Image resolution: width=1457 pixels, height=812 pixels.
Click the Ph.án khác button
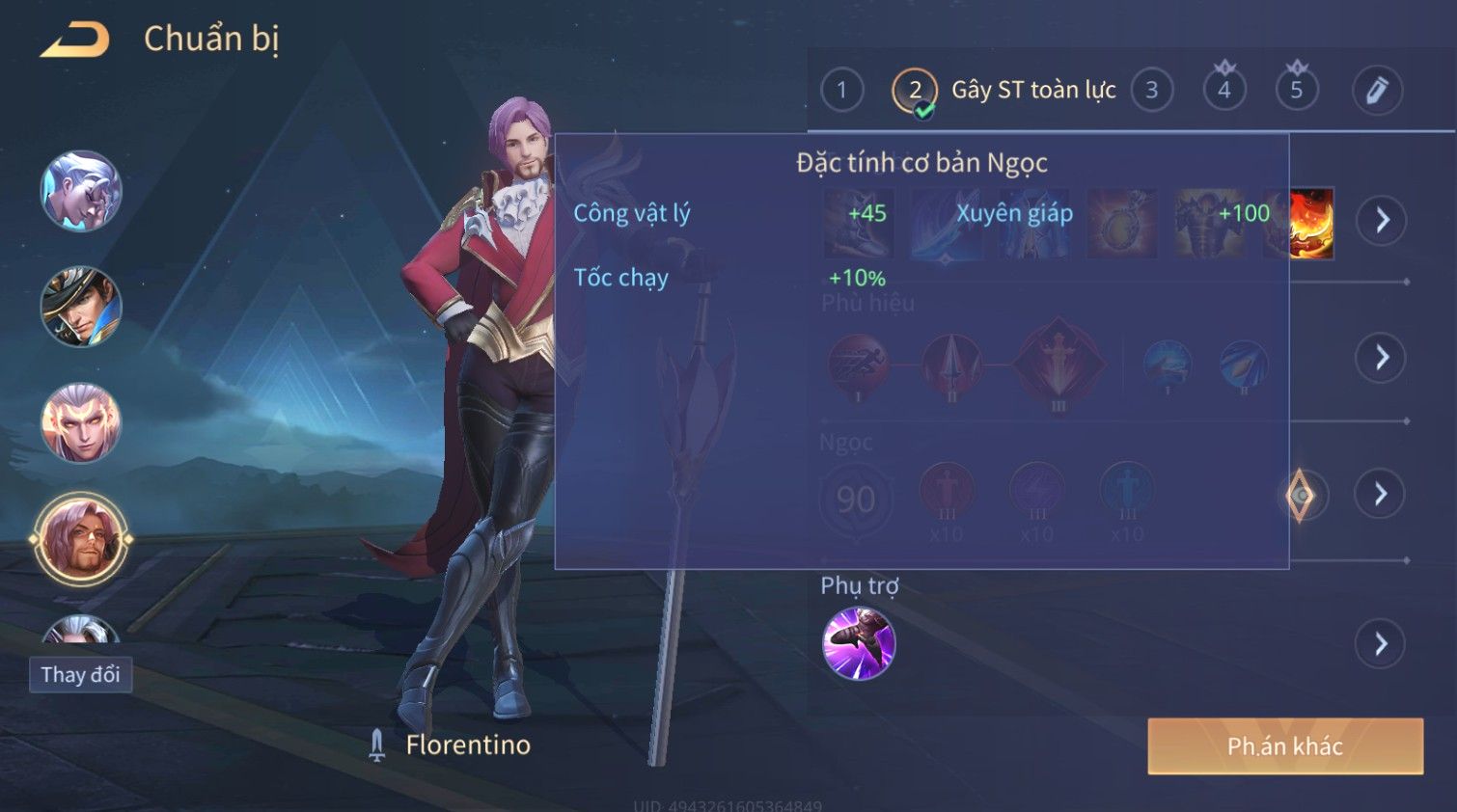click(x=1284, y=745)
